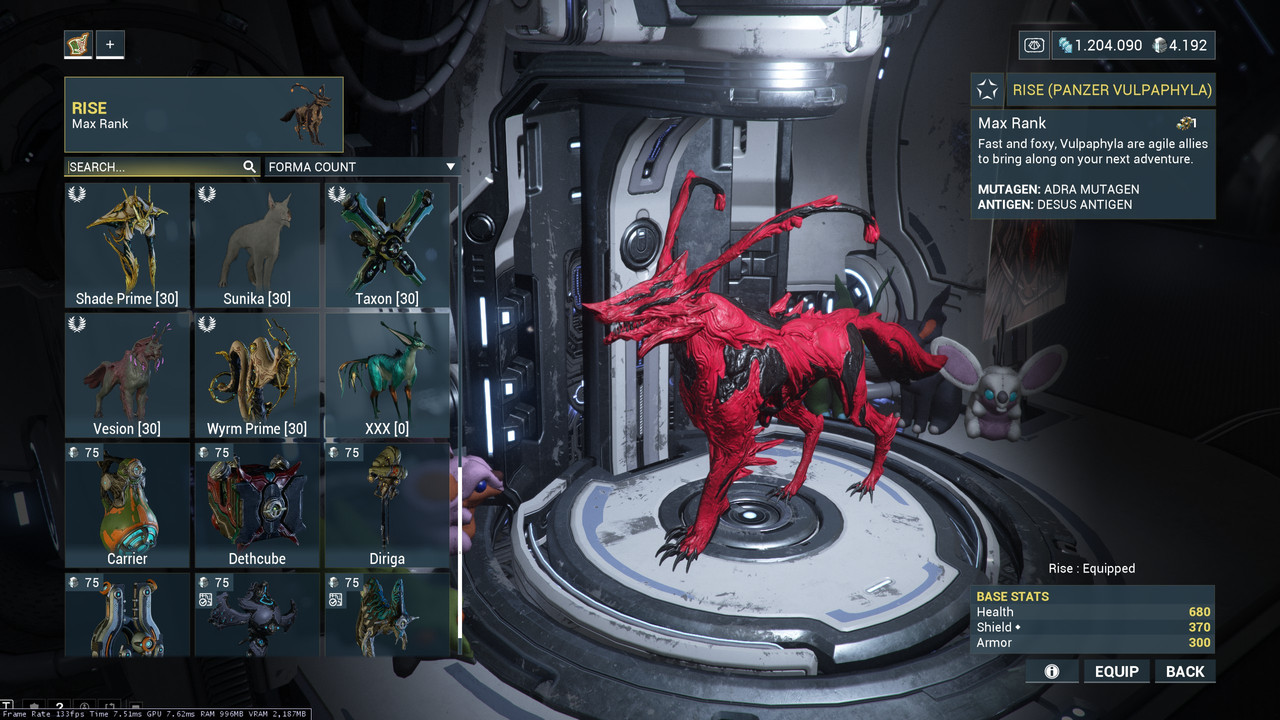Pick the Carrier sentinel tile
1280x720 pixels.
(x=127, y=505)
